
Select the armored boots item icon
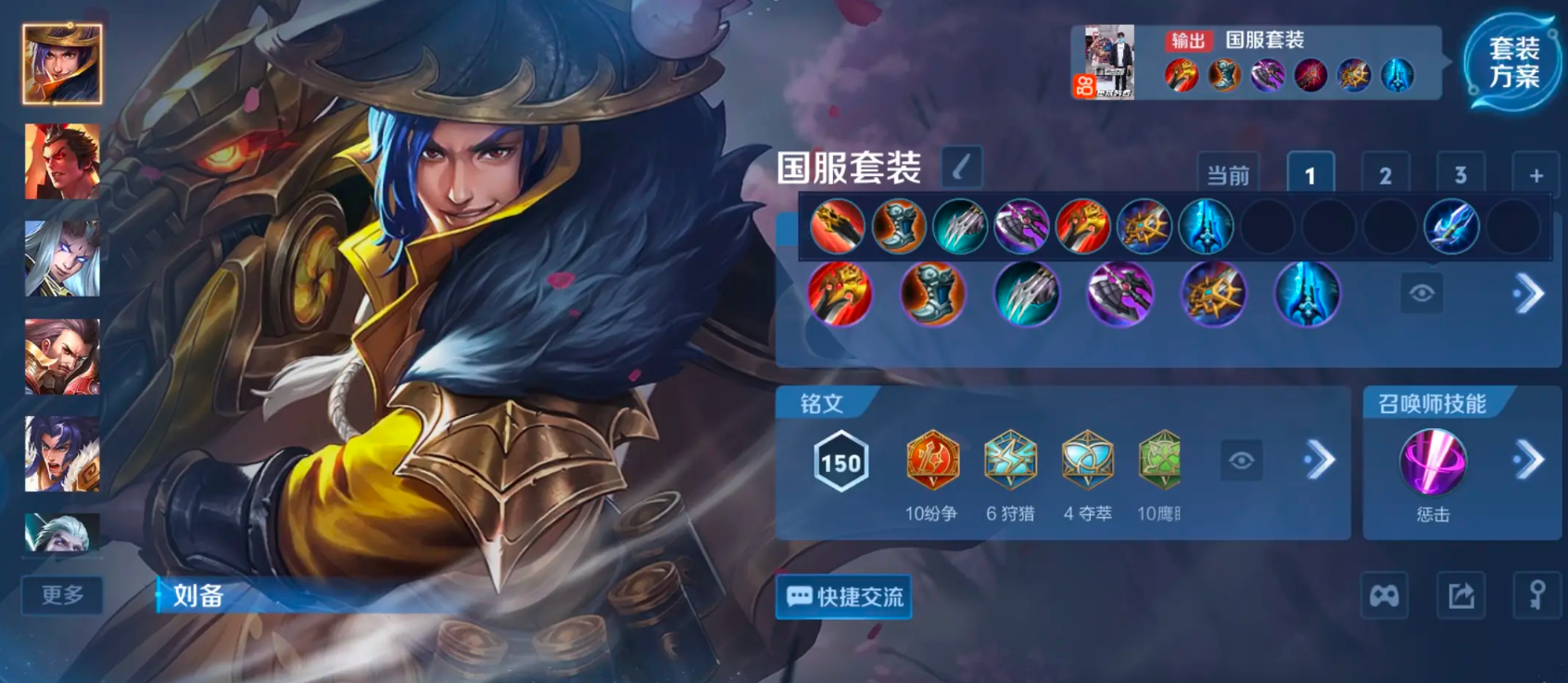[x=932, y=294]
